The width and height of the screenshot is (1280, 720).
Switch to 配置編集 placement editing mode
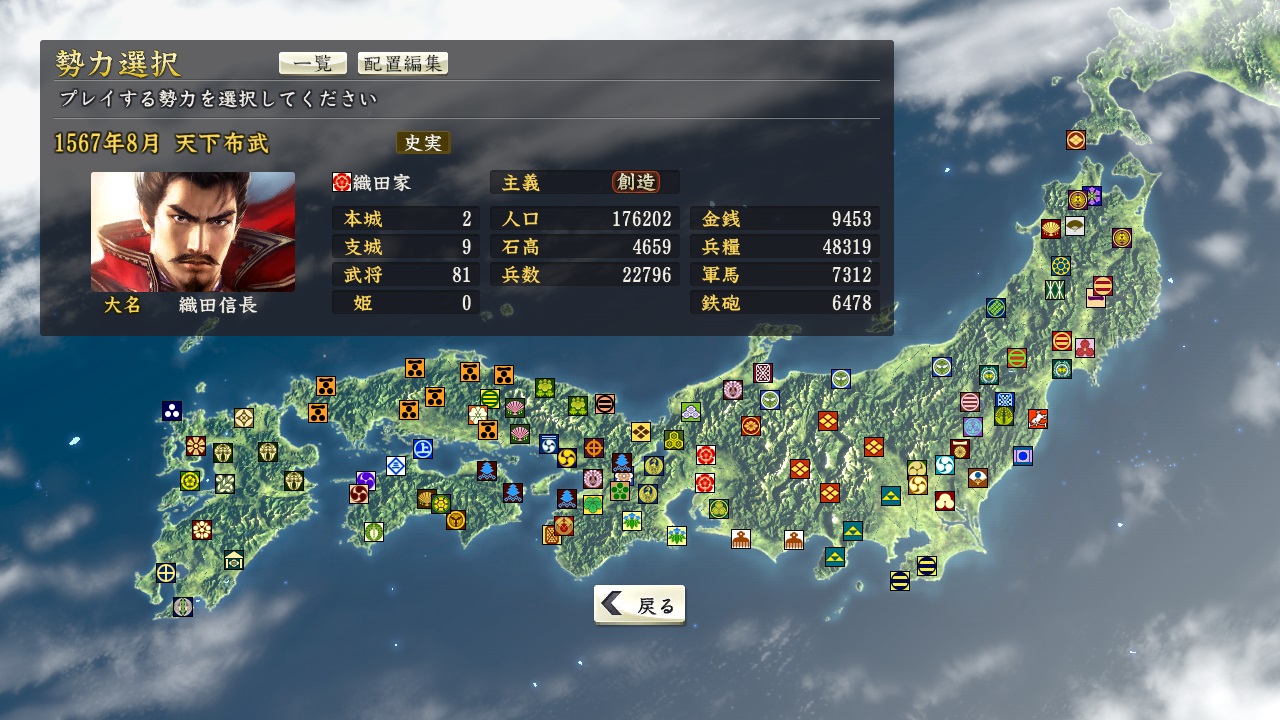coord(402,63)
